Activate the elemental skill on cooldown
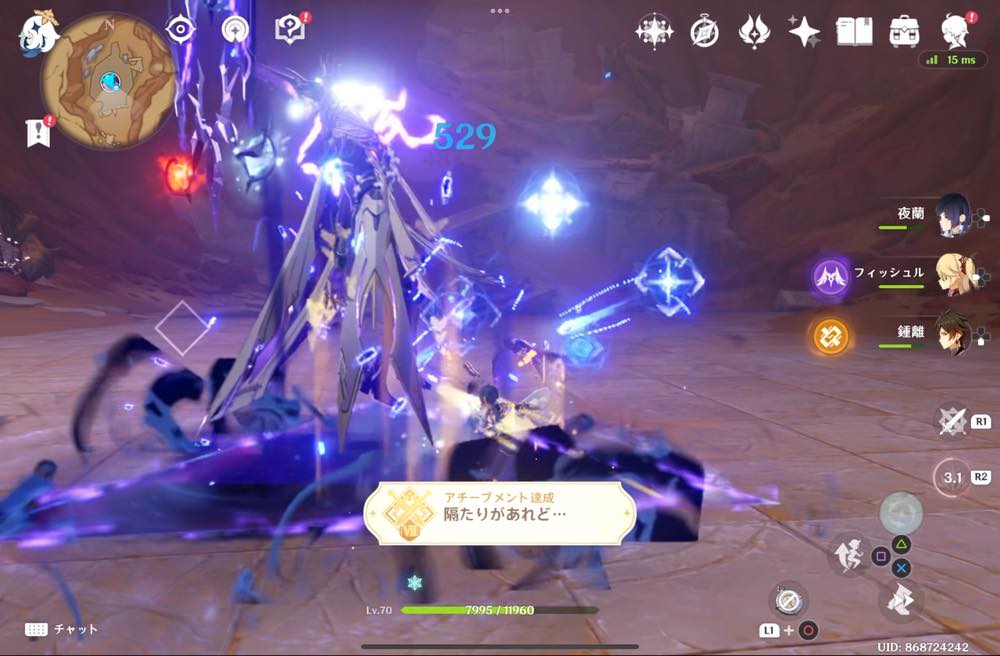Viewport: 1000px width, 656px height. pyautogui.click(x=952, y=477)
